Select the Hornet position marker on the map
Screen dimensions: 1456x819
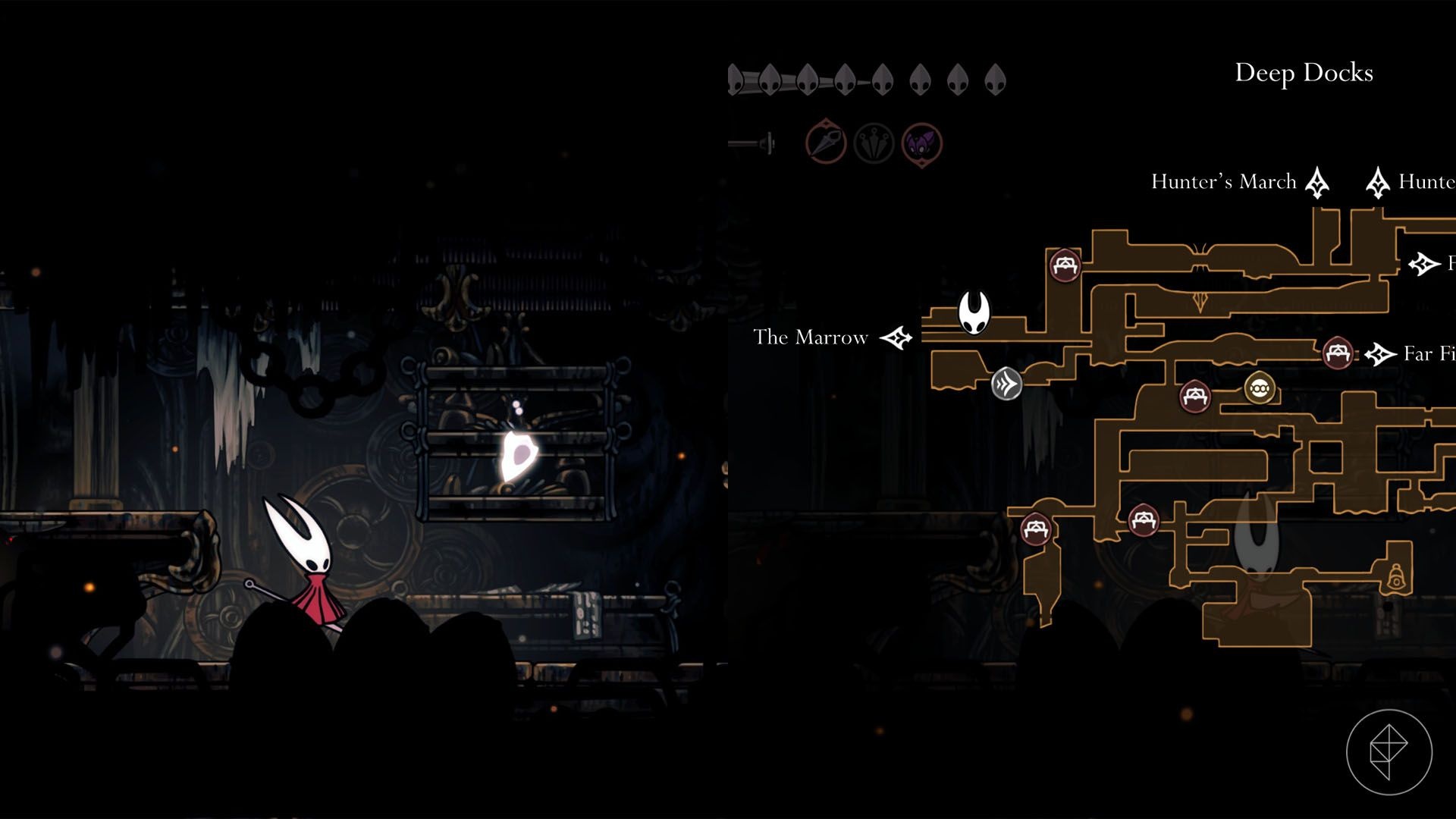coord(974,312)
